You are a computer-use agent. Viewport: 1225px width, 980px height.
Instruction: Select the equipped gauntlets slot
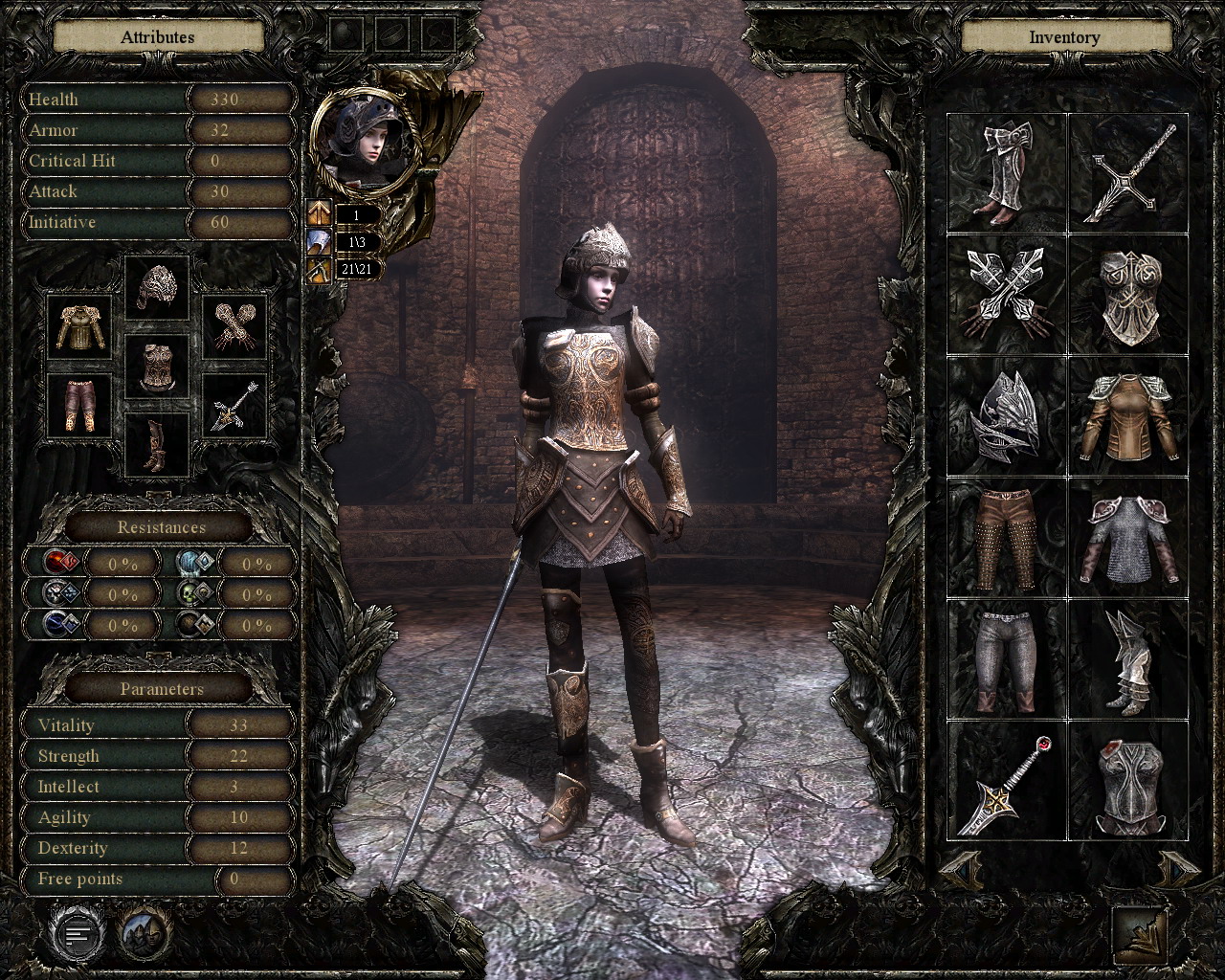tap(234, 325)
